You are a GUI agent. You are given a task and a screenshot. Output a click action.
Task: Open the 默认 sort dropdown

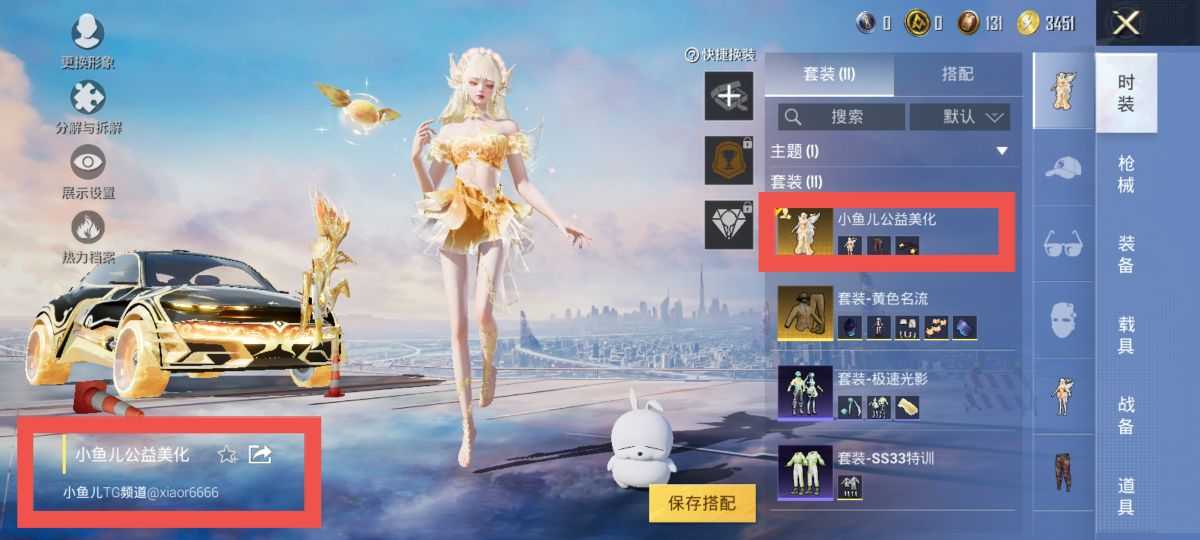(x=959, y=117)
